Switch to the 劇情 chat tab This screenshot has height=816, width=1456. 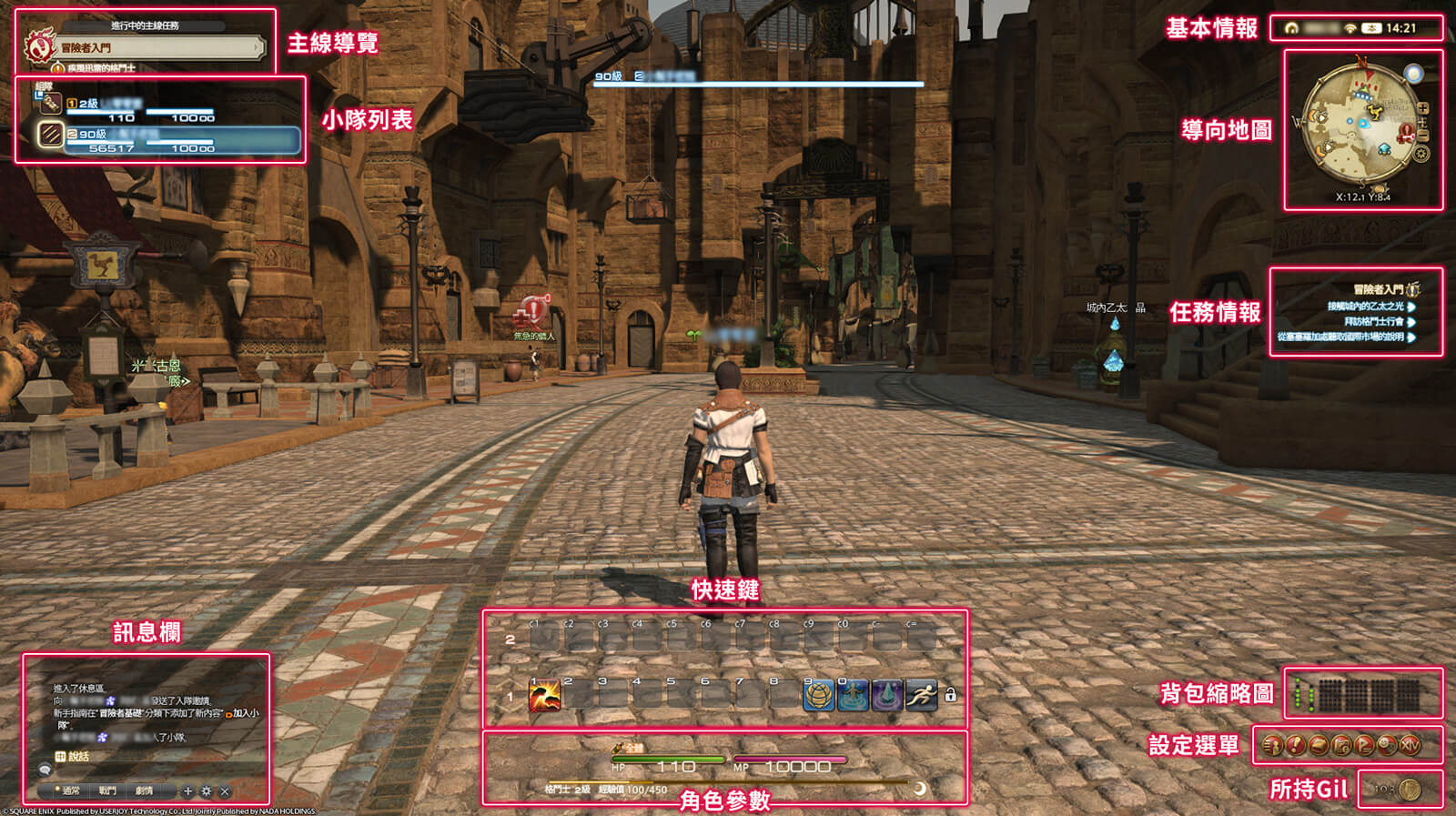tap(144, 791)
